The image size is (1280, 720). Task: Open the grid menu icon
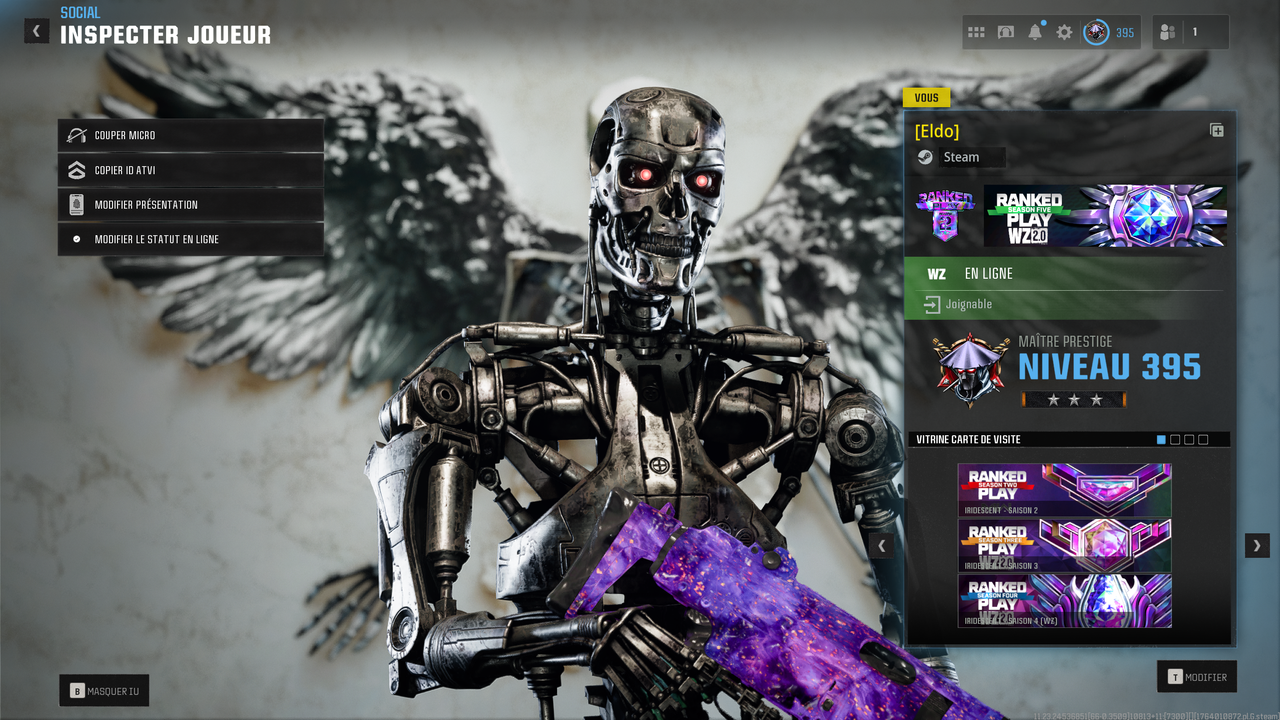976,32
